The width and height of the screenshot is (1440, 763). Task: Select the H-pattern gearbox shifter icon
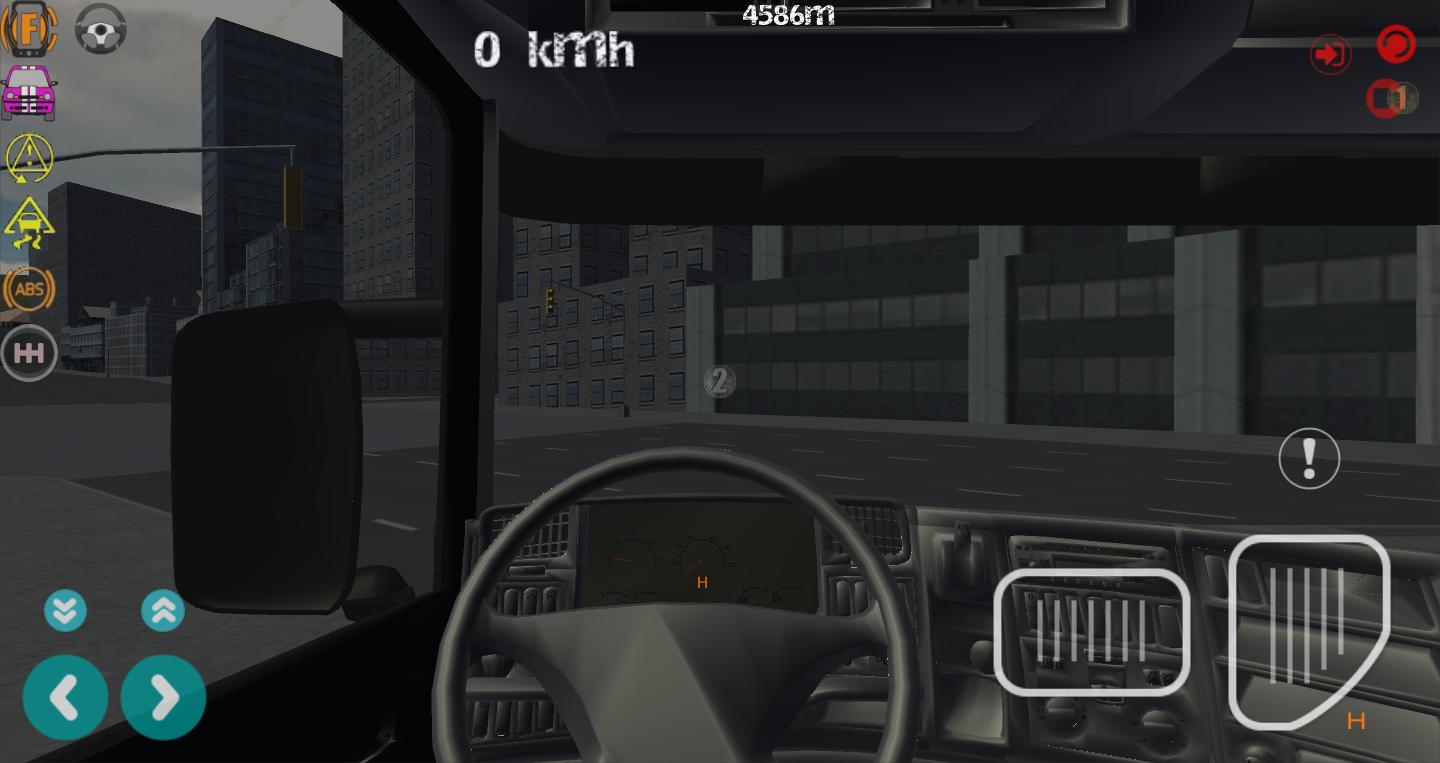(x=29, y=352)
